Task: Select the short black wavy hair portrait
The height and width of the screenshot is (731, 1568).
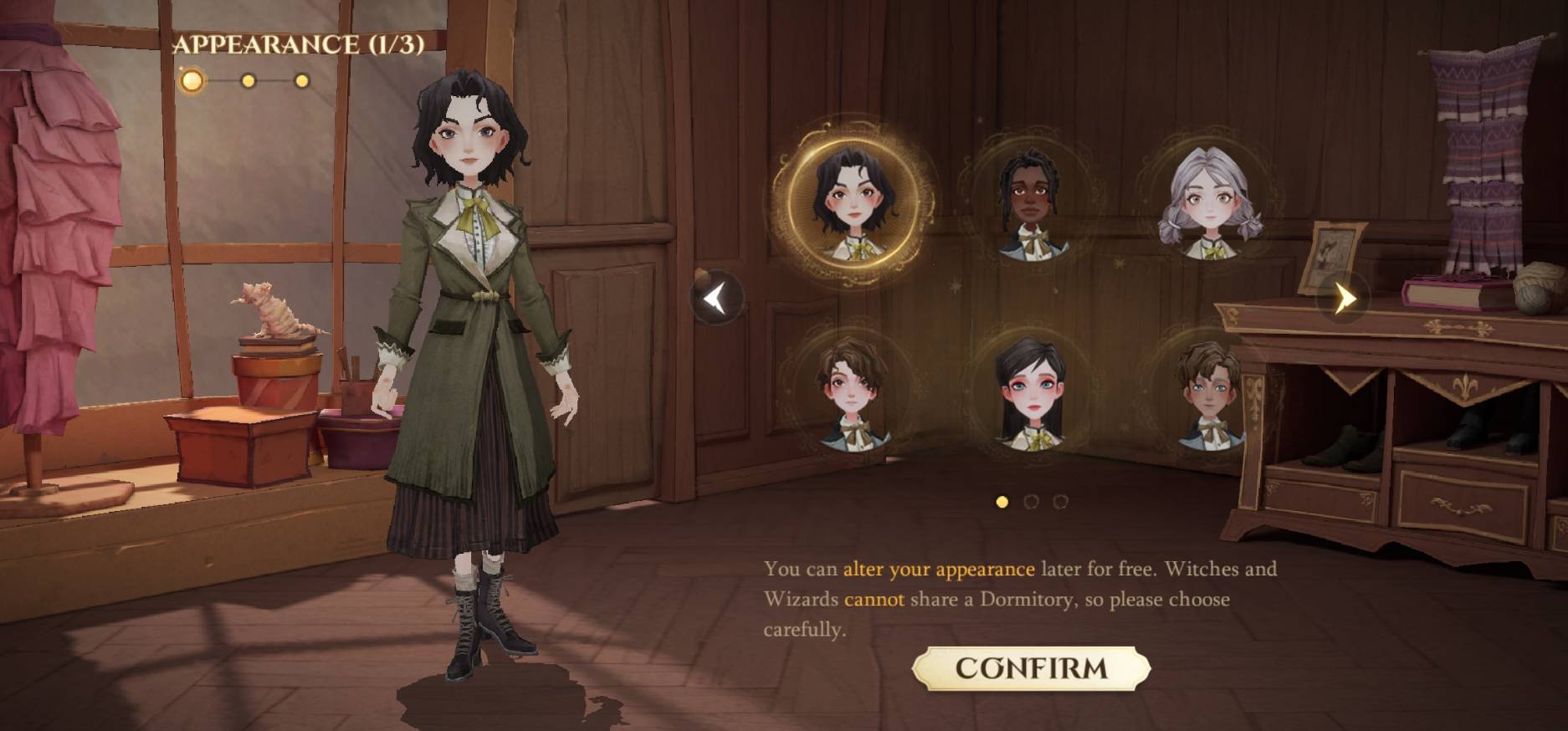Action: tap(853, 204)
